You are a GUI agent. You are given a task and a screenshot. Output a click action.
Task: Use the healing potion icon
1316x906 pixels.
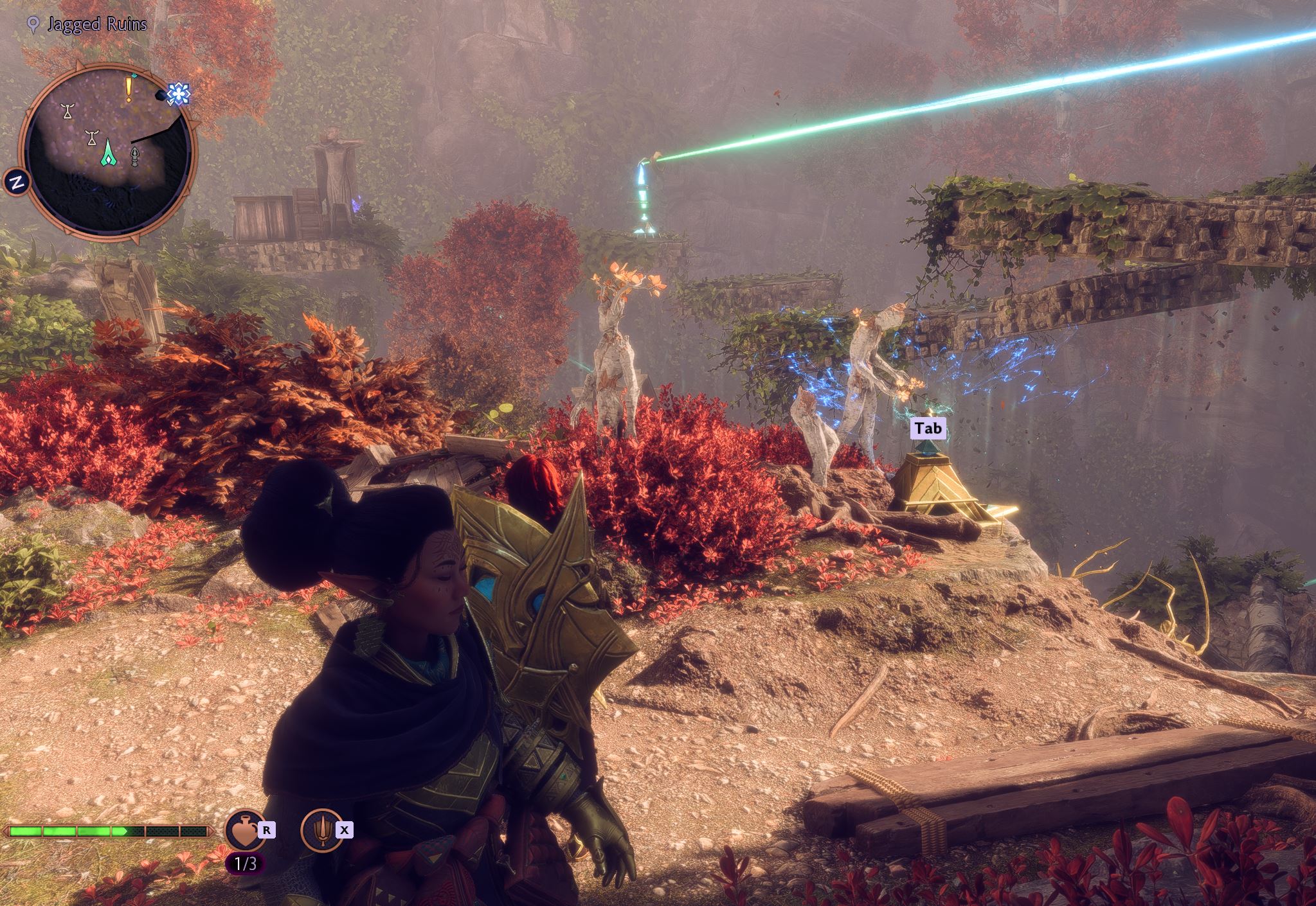point(246,830)
